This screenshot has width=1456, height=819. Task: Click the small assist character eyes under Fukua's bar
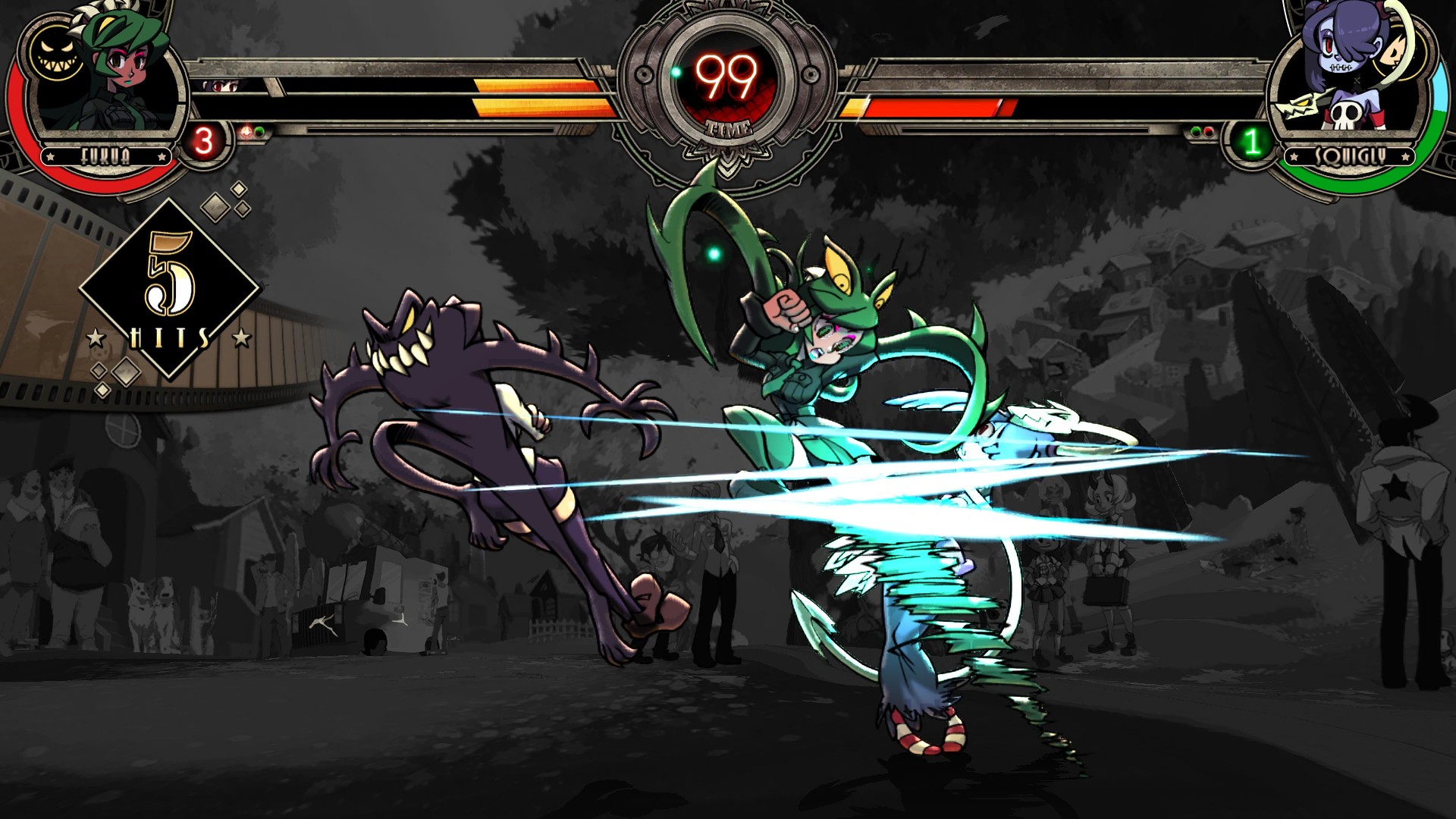(x=219, y=86)
